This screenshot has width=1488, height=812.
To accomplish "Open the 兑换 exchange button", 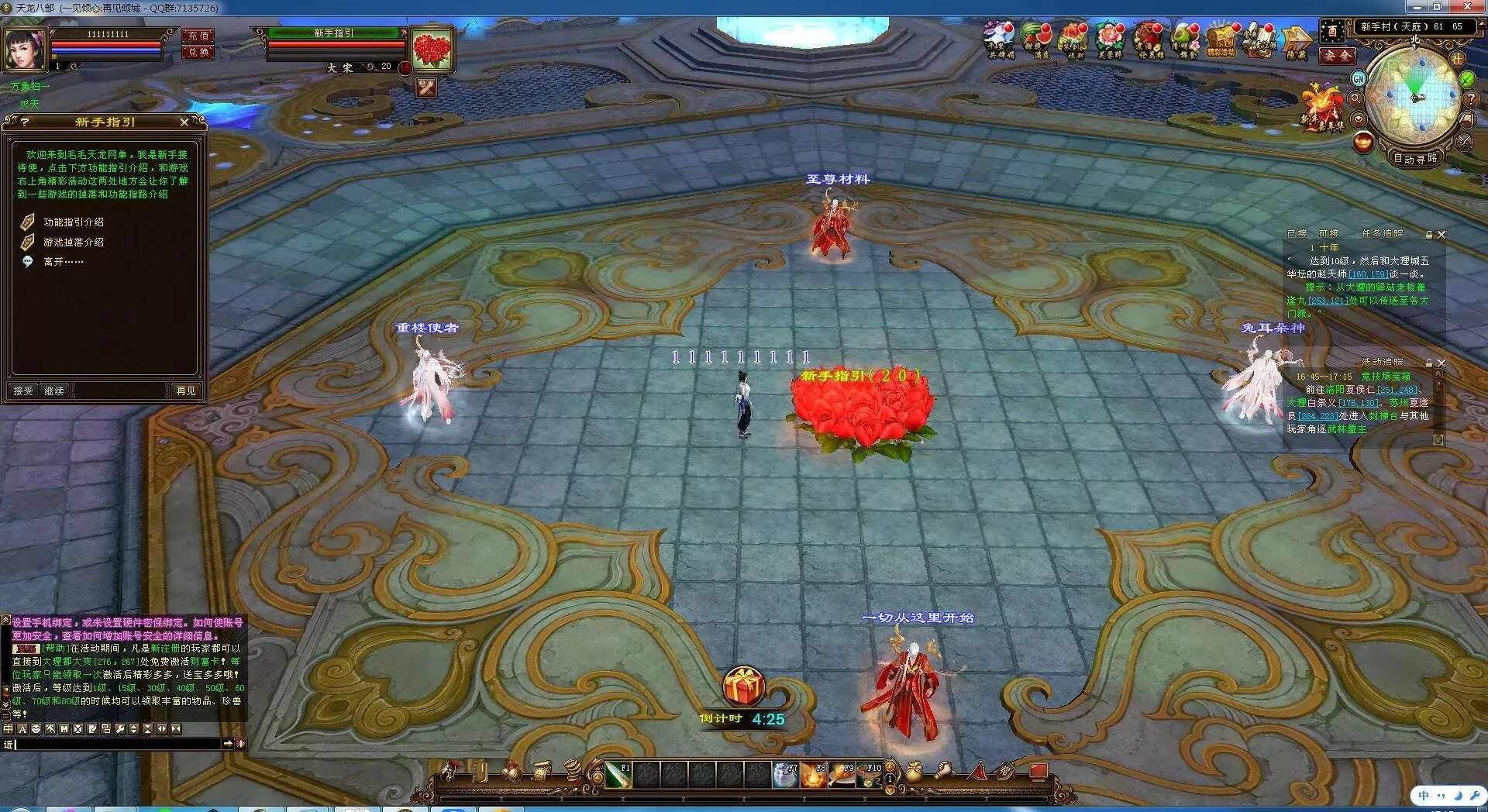I will (x=198, y=53).
